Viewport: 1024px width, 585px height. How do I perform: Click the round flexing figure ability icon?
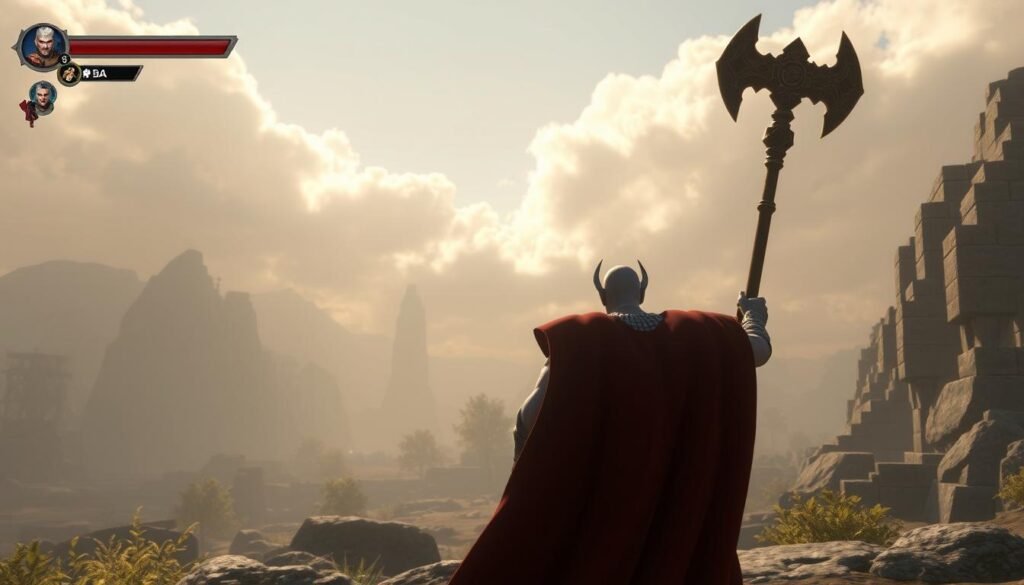click(x=68, y=74)
